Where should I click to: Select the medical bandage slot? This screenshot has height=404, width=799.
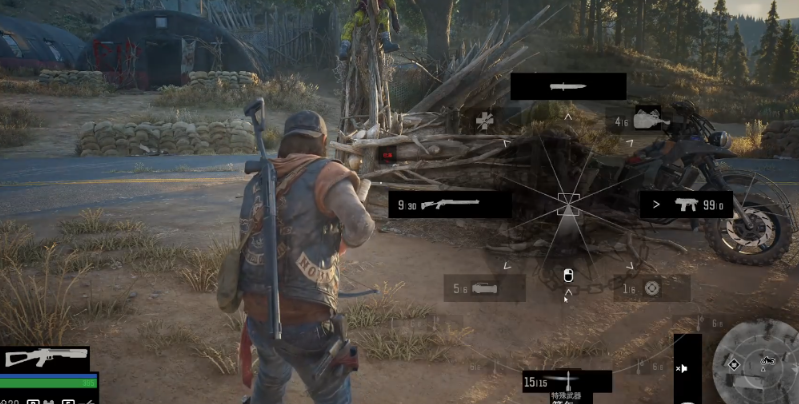pyautogui.click(x=487, y=122)
